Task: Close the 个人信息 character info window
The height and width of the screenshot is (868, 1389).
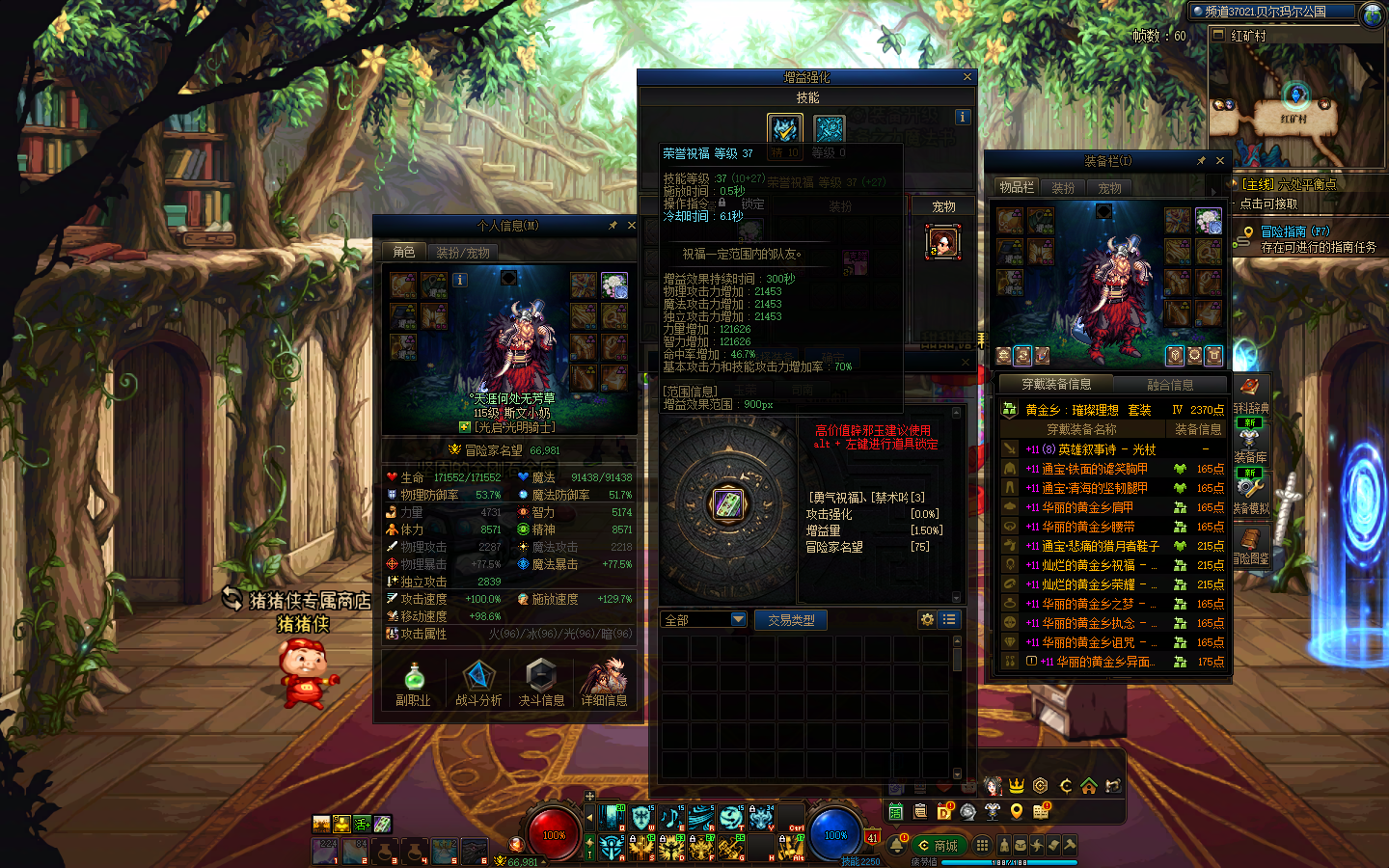Action: (632, 226)
